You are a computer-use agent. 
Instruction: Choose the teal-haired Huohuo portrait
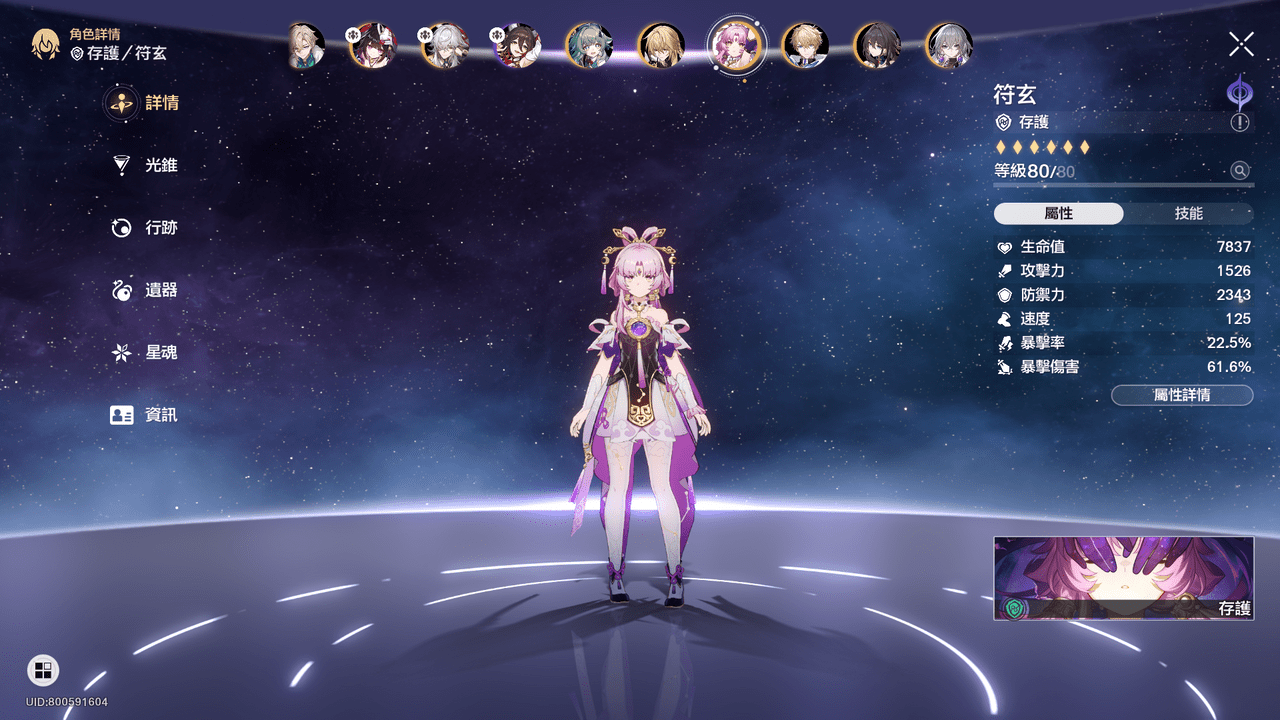coord(589,46)
